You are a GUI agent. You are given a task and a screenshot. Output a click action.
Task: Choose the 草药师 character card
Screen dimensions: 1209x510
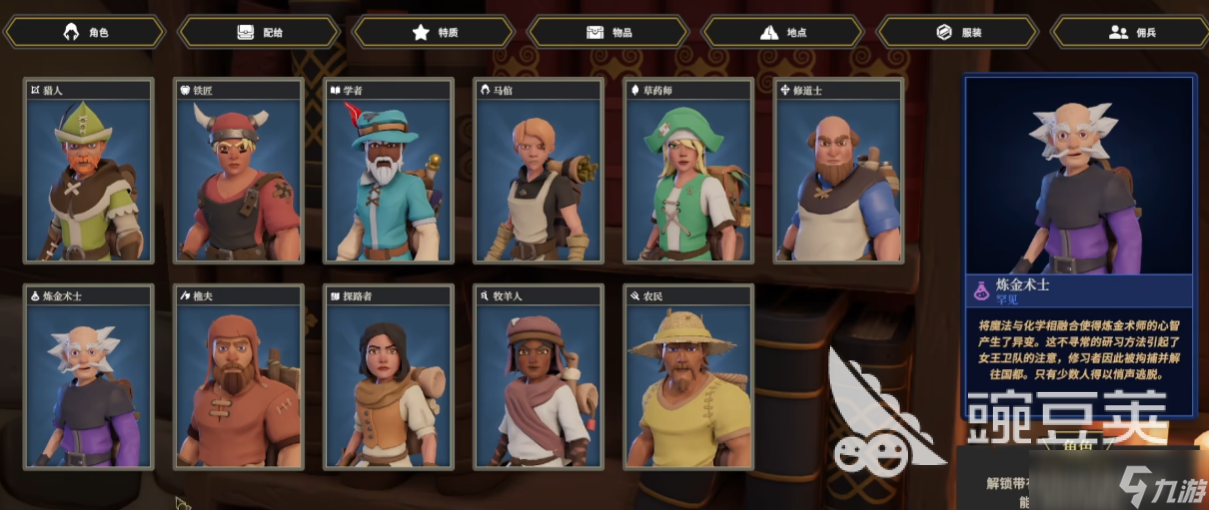coord(690,172)
